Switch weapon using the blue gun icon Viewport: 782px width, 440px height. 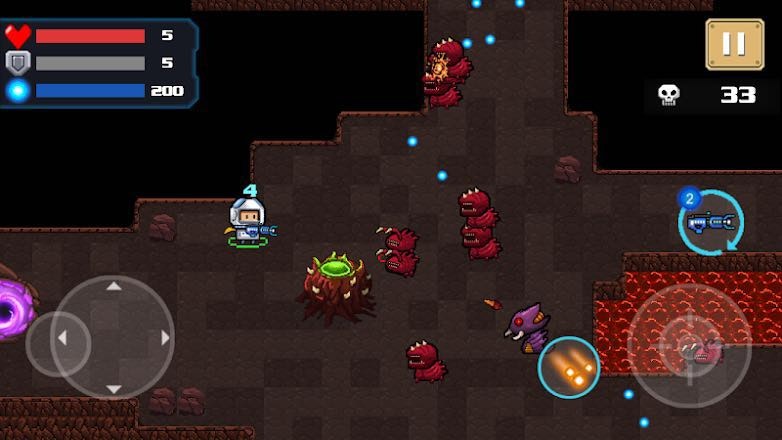711,223
